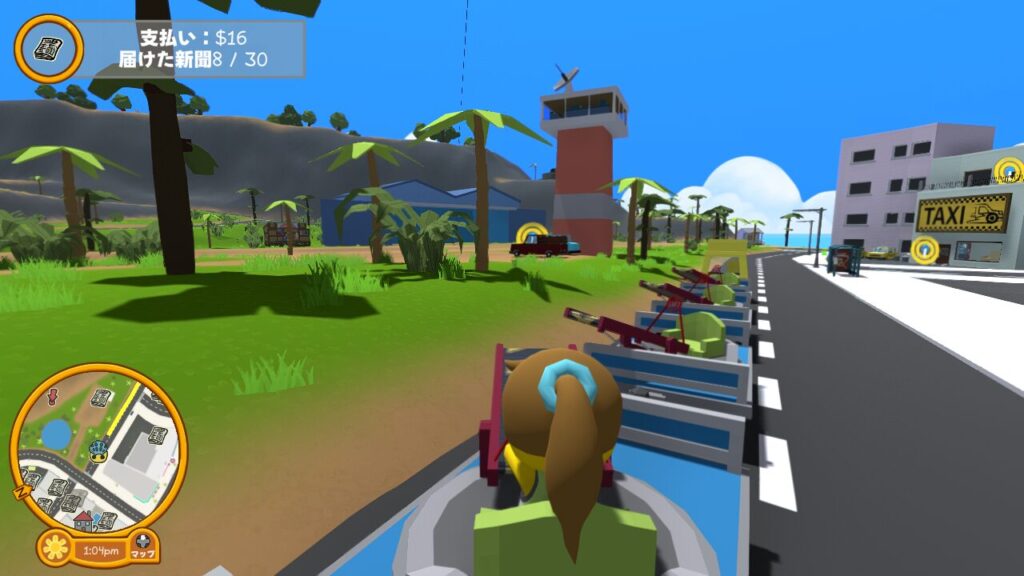Select the newspaper delivery objective tracker panel

[x=190, y=49]
